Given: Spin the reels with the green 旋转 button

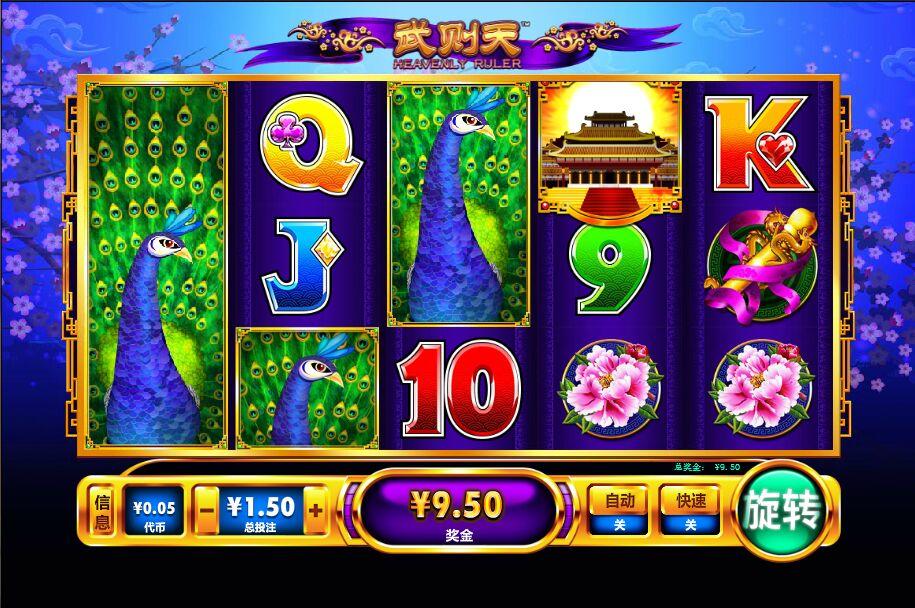Looking at the screenshot, I should pyautogui.click(x=783, y=511).
